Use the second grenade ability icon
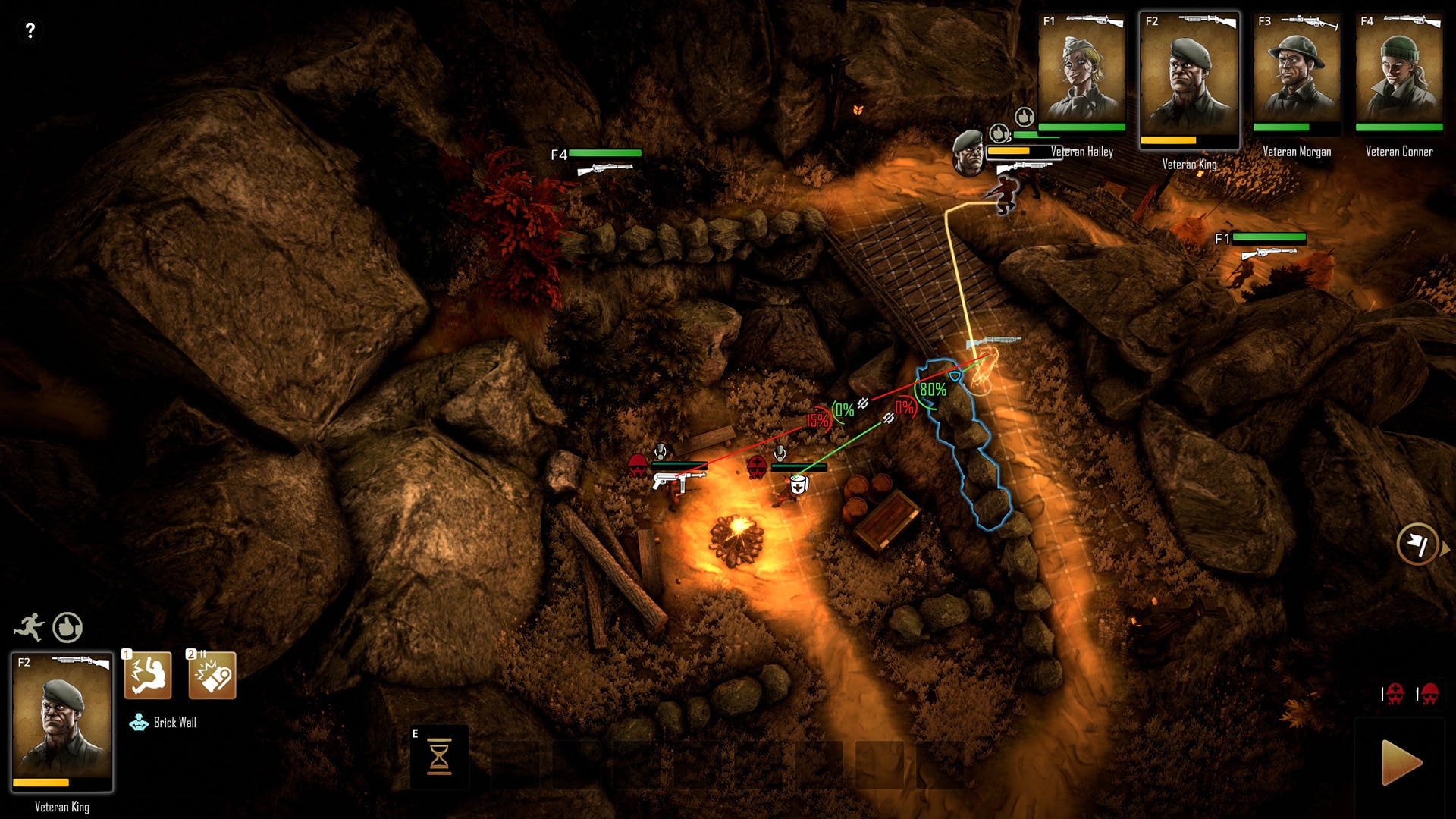The image size is (1456, 819). pyautogui.click(x=212, y=675)
